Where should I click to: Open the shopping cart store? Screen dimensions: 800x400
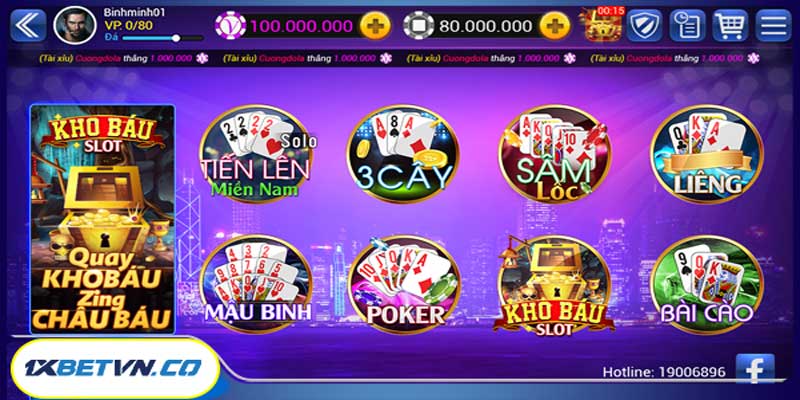[x=729, y=24]
